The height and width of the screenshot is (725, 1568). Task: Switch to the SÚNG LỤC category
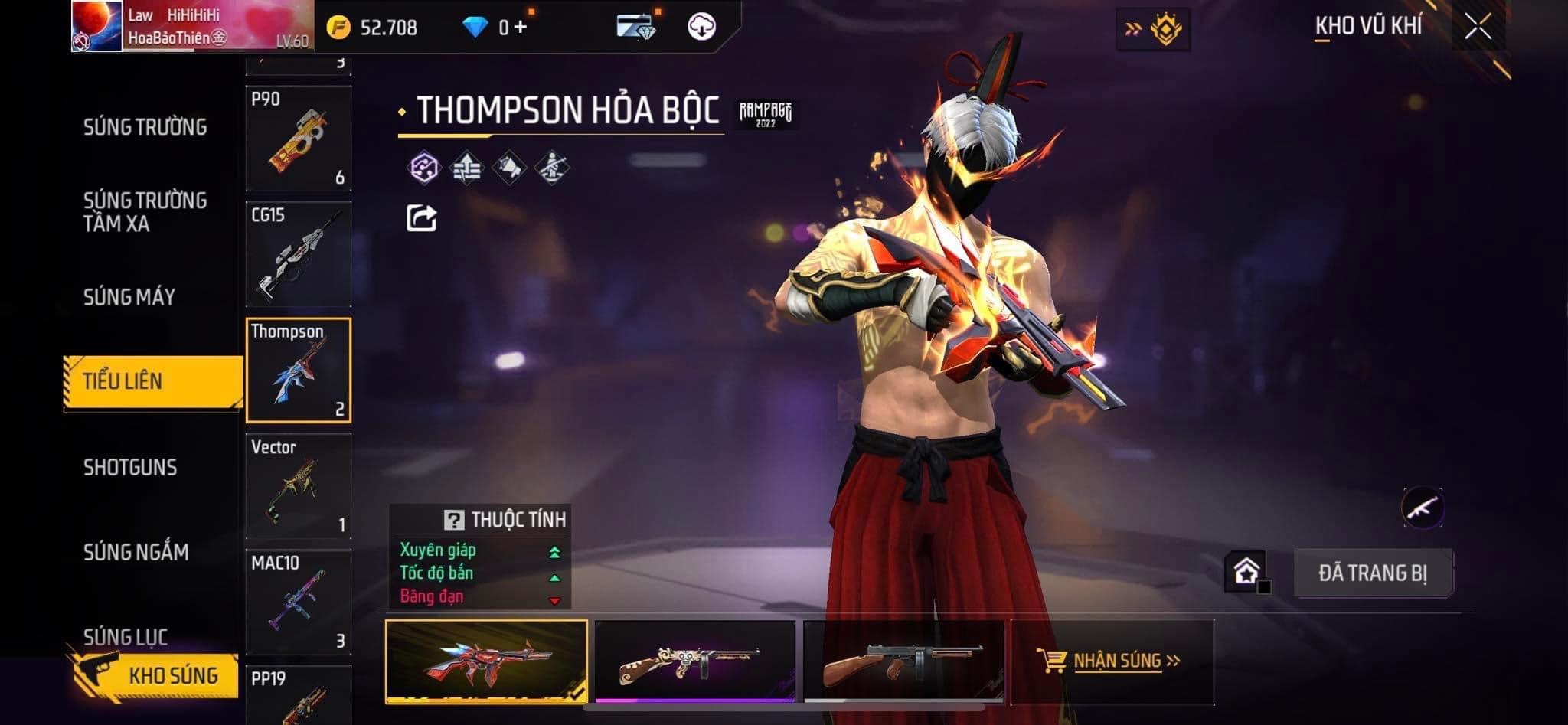(126, 636)
